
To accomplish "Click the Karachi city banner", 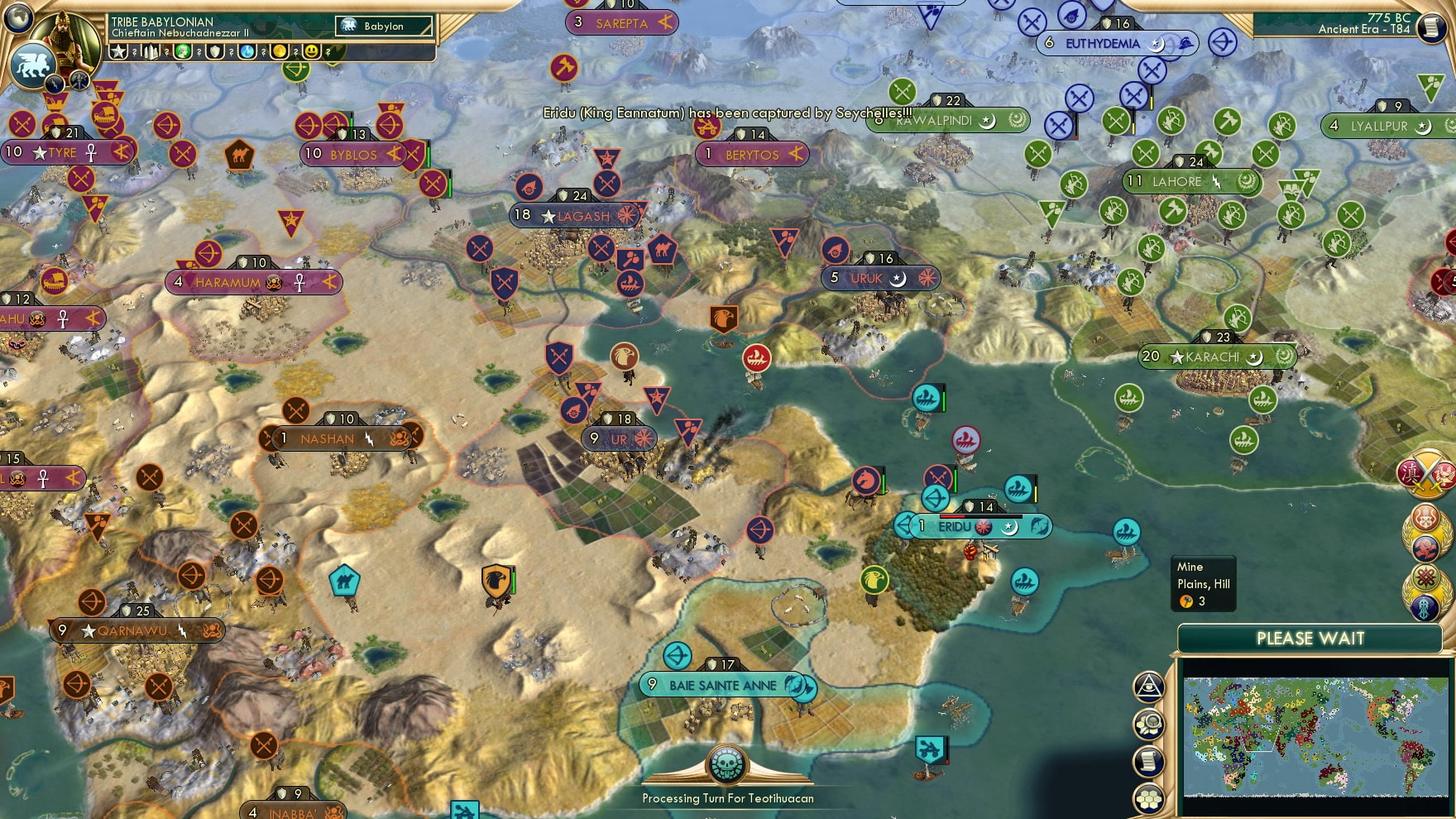I will (1204, 356).
